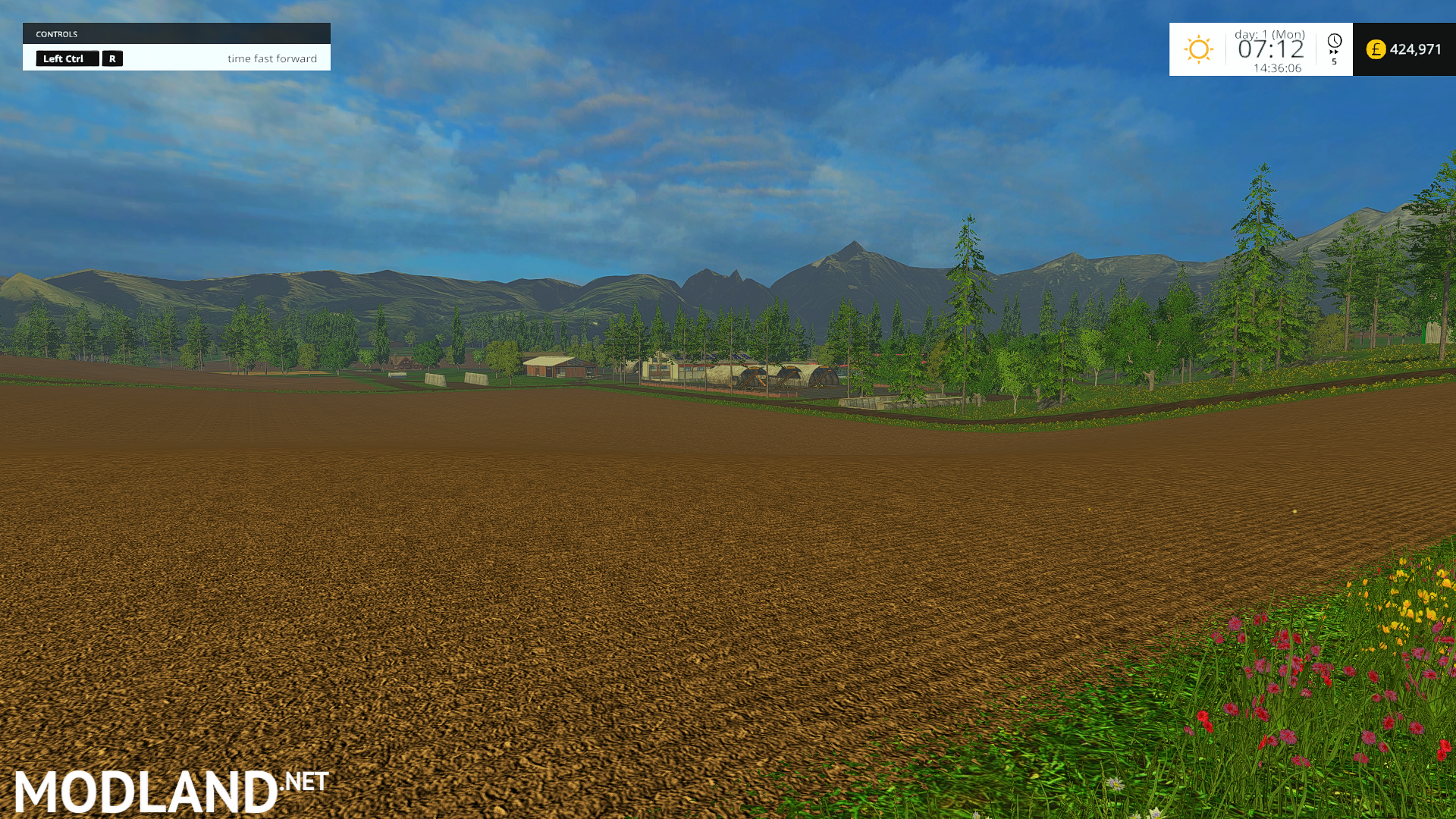Click the time fast forward label
Viewport: 1456px width, 819px height.
point(273,58)
